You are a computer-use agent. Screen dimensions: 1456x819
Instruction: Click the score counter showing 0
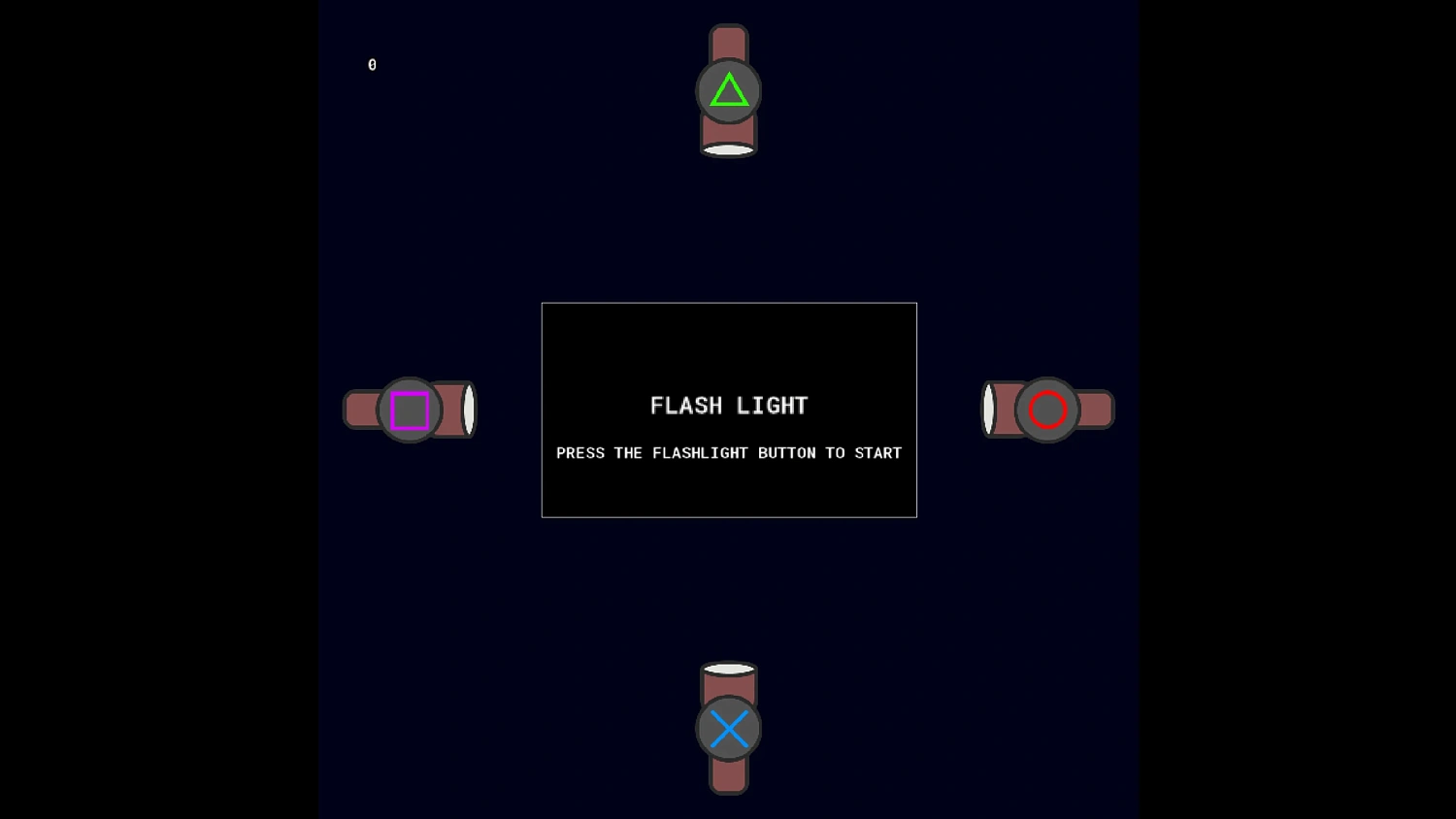click(372, 64)
